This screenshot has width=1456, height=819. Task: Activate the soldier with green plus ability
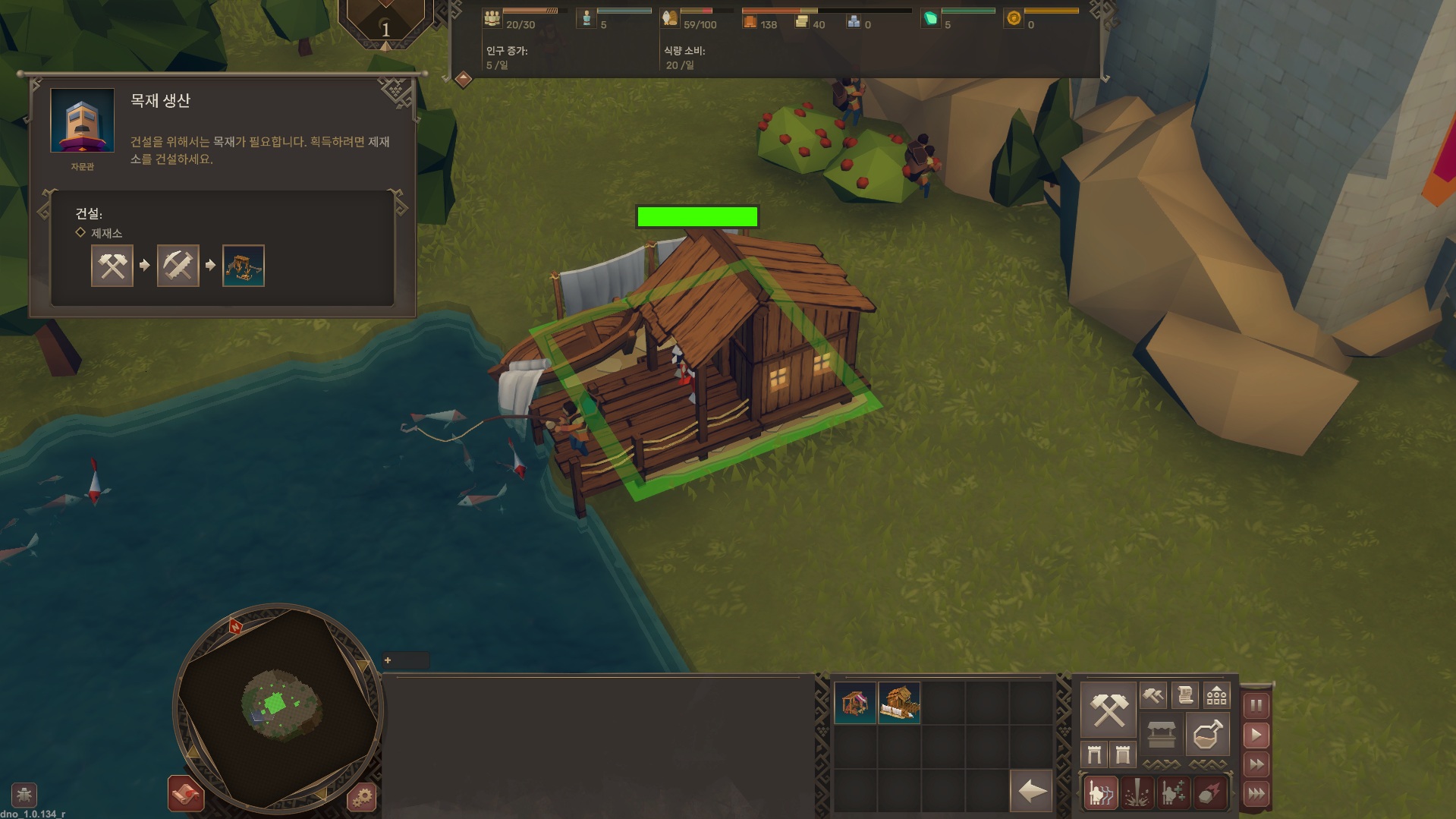click(1173, 794)
